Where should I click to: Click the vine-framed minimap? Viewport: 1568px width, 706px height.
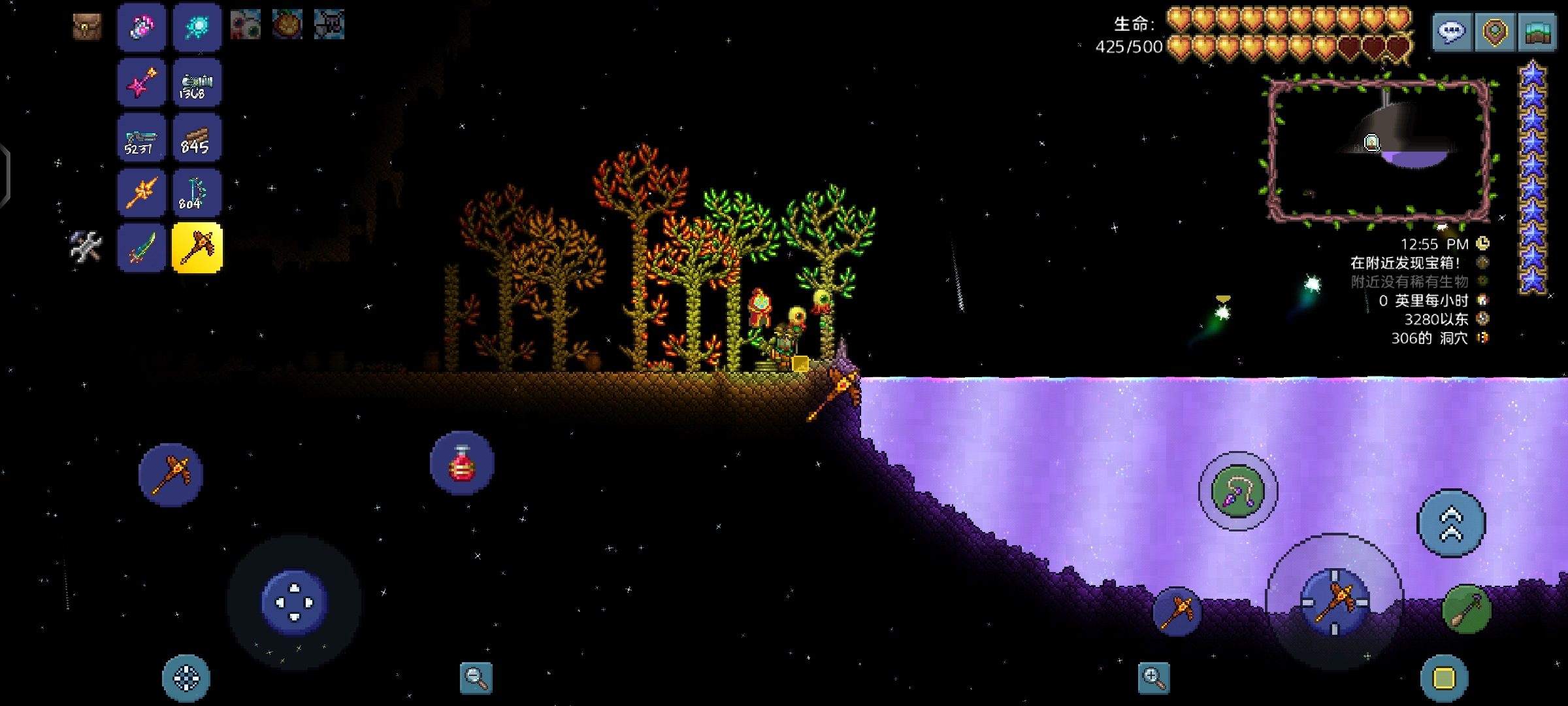[x=1379, y=150]
